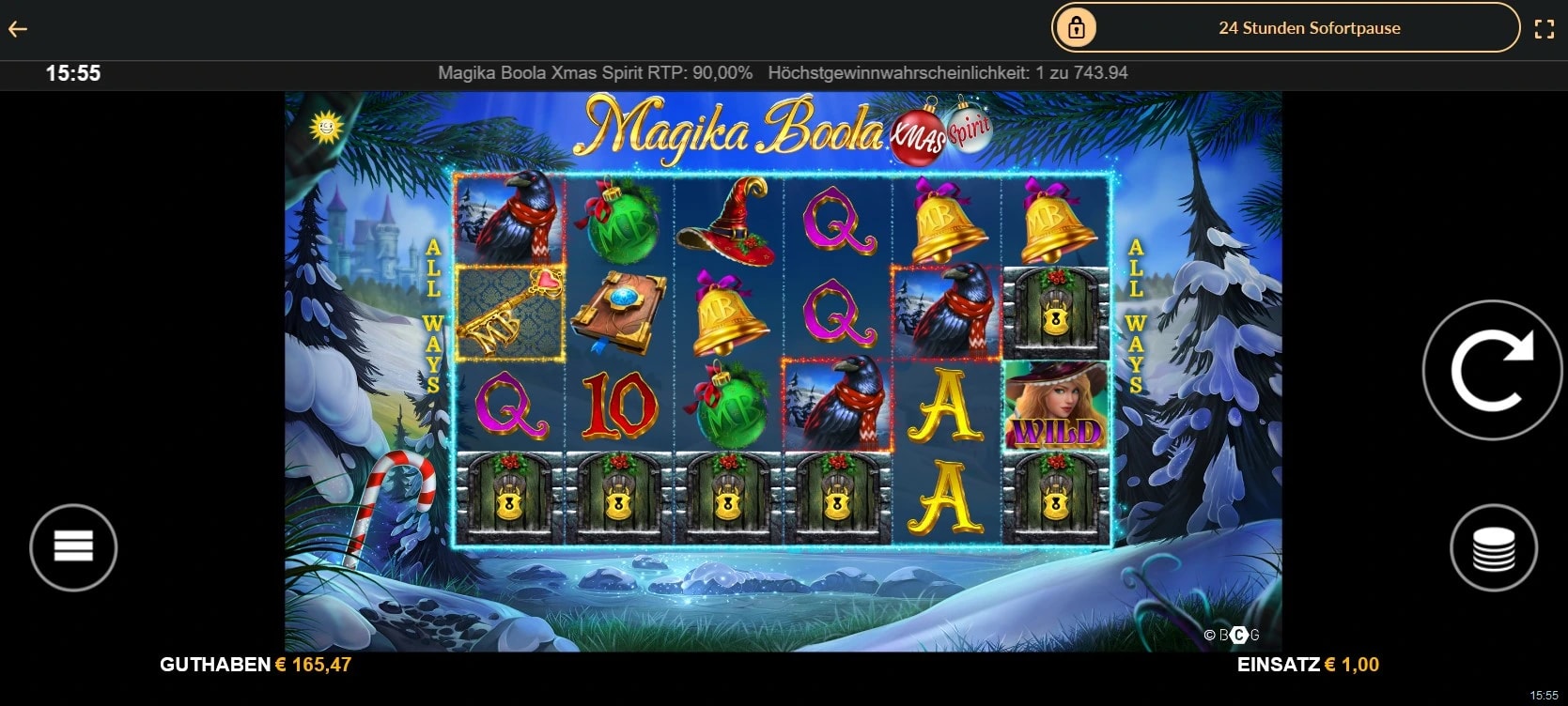Click the RTP 90,00% information text
Image resolution: width=1568 pixels, height=706 pixels.
(596, 72)
